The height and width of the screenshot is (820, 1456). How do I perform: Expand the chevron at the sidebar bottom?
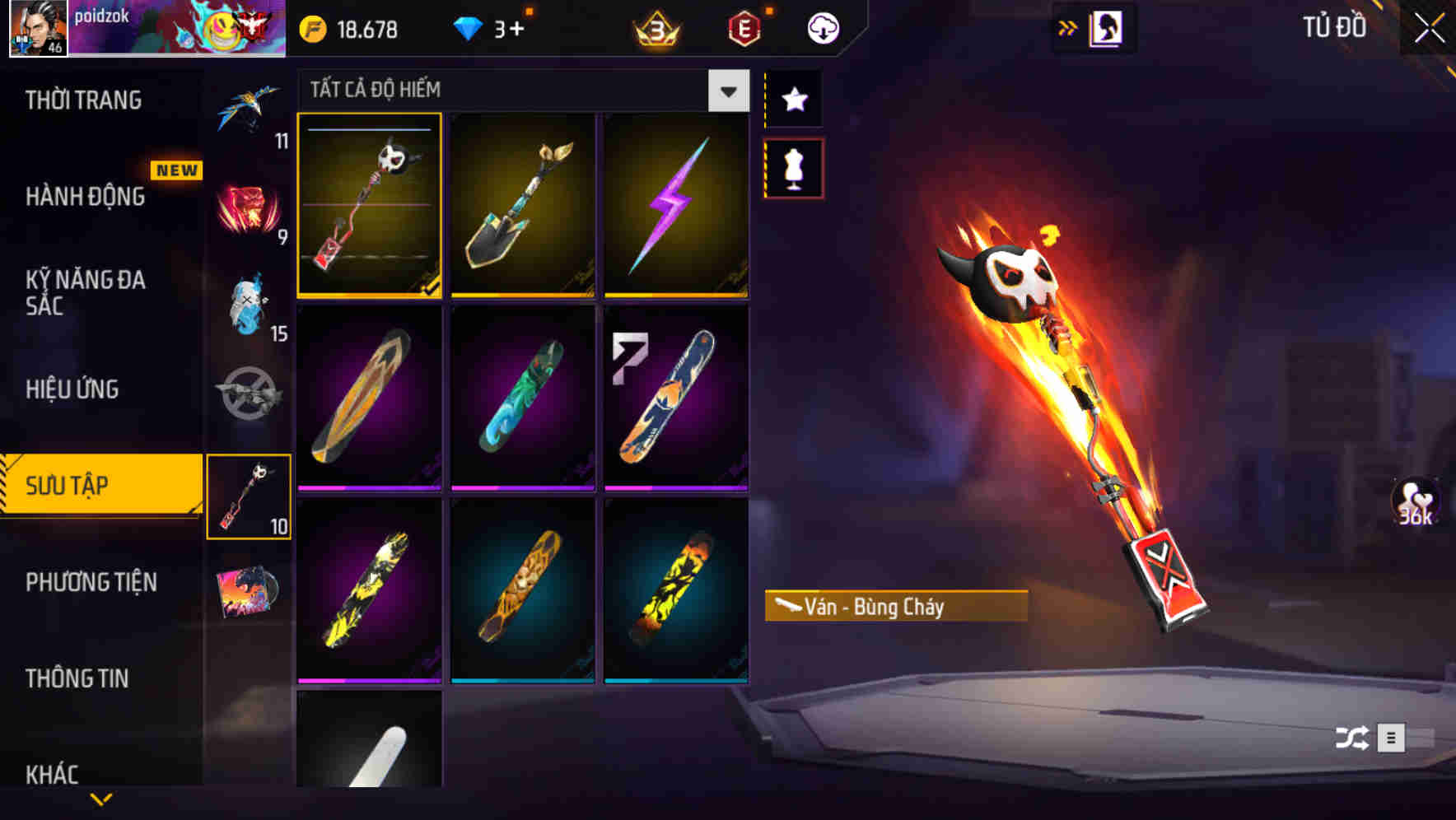pos(100,799)
